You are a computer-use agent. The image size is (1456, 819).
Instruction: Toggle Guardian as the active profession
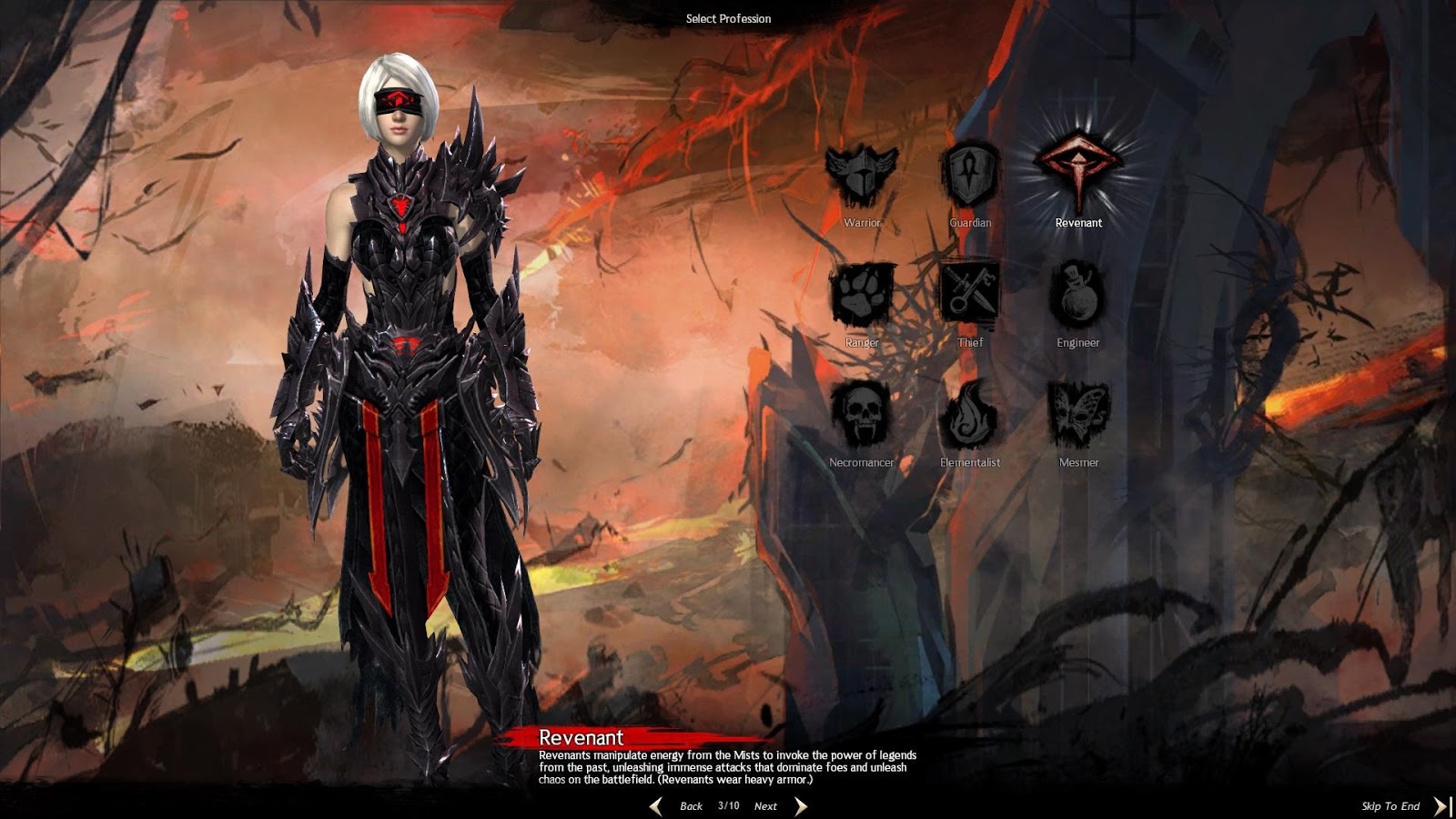coord(968,173)
